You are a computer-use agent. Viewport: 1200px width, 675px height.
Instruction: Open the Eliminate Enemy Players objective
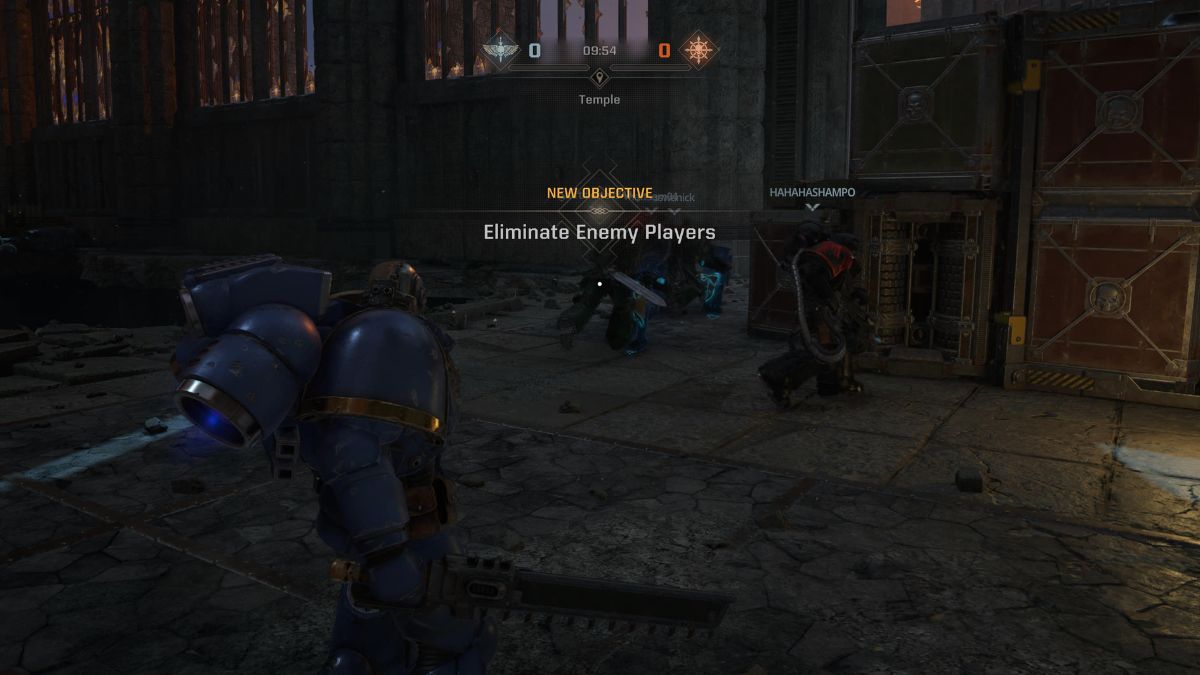[x=599, y=232]
